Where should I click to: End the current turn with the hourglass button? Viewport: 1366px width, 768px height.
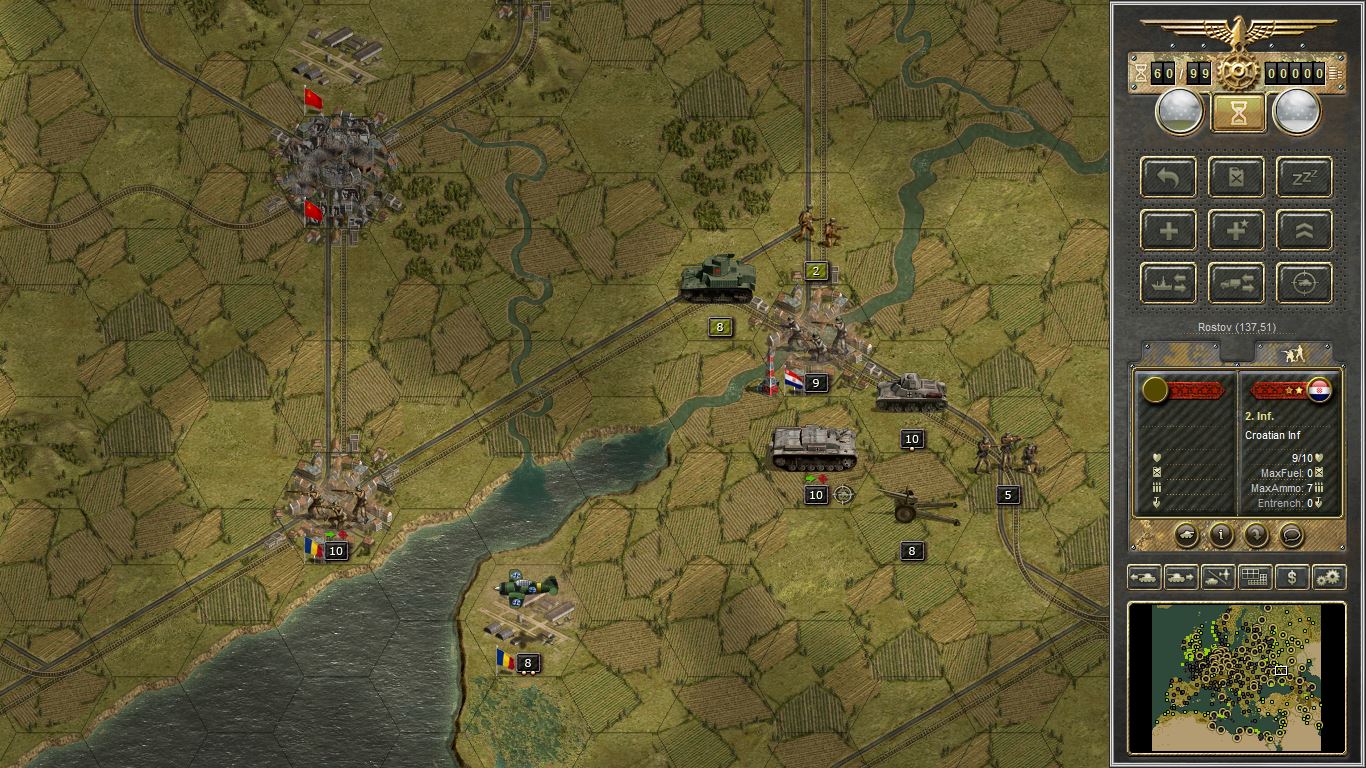(x=1236, y=110)
